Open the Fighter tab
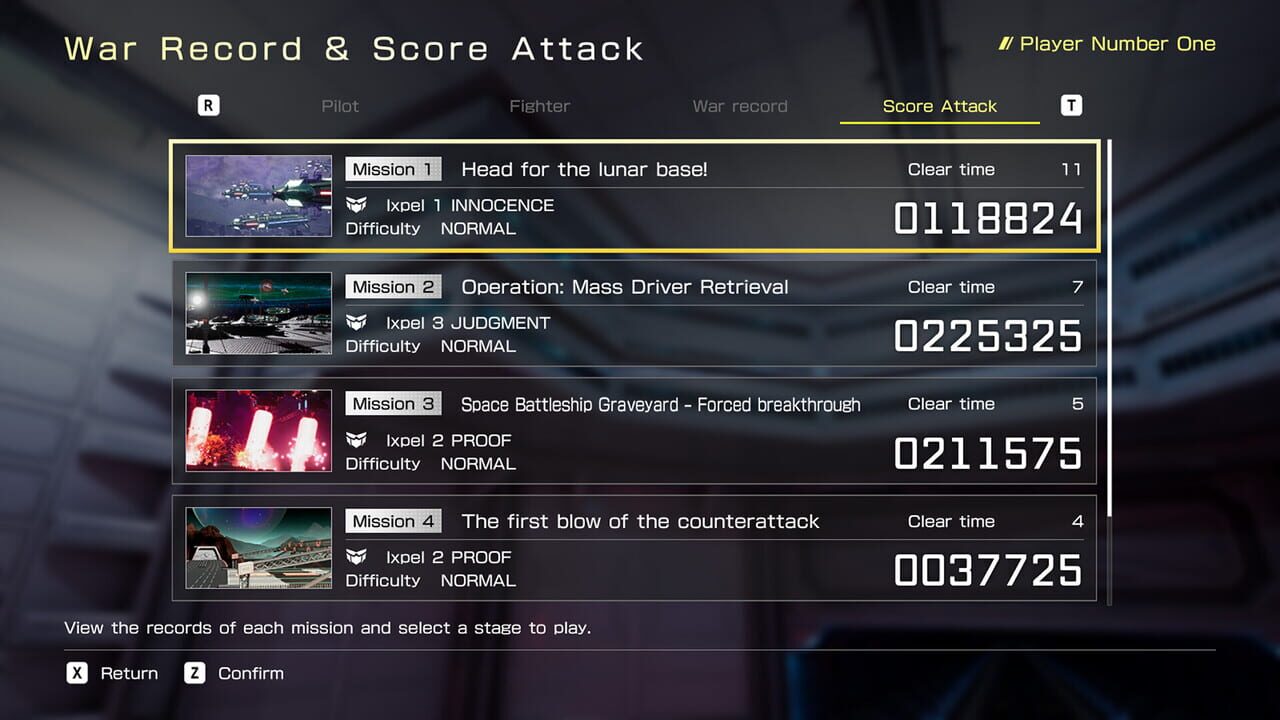The image size is (1280, 720). pyautogui.click(x=540, y=106)
